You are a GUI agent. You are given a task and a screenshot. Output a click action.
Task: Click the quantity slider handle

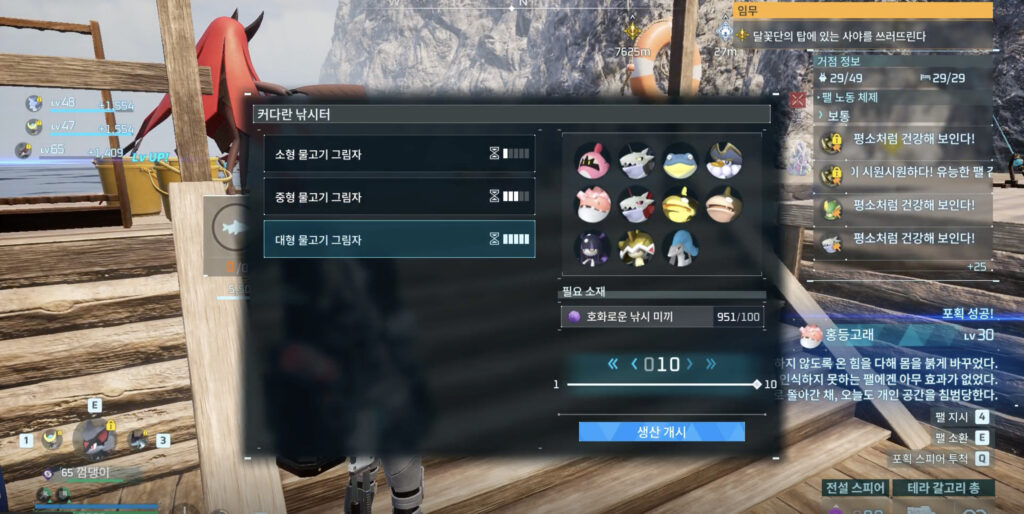coord(757,385)
